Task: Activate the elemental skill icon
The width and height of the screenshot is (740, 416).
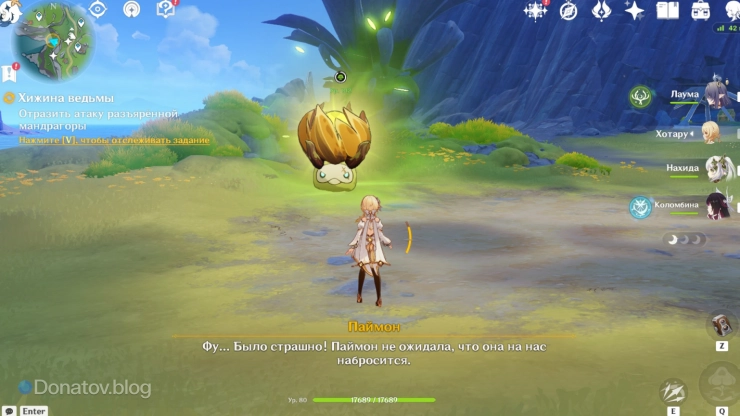Action: tap(673, 392)
